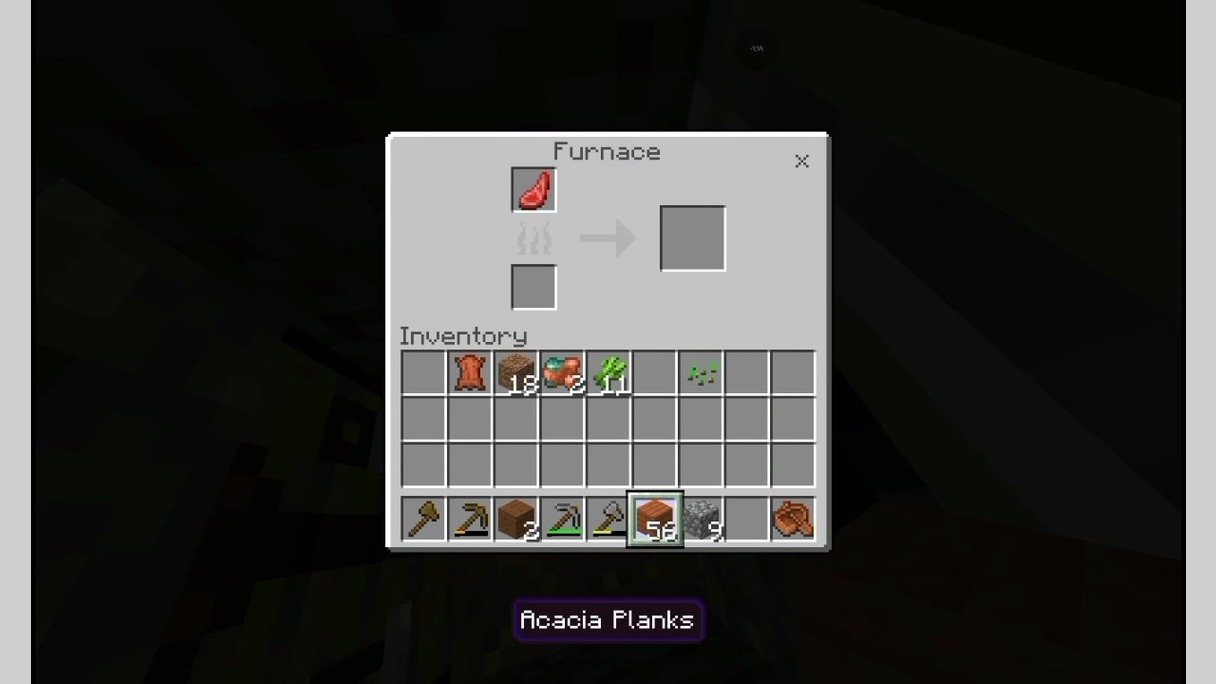
Task: Select the wooden pickaxe in the hotbar
Action: click(x=469, y=519)
